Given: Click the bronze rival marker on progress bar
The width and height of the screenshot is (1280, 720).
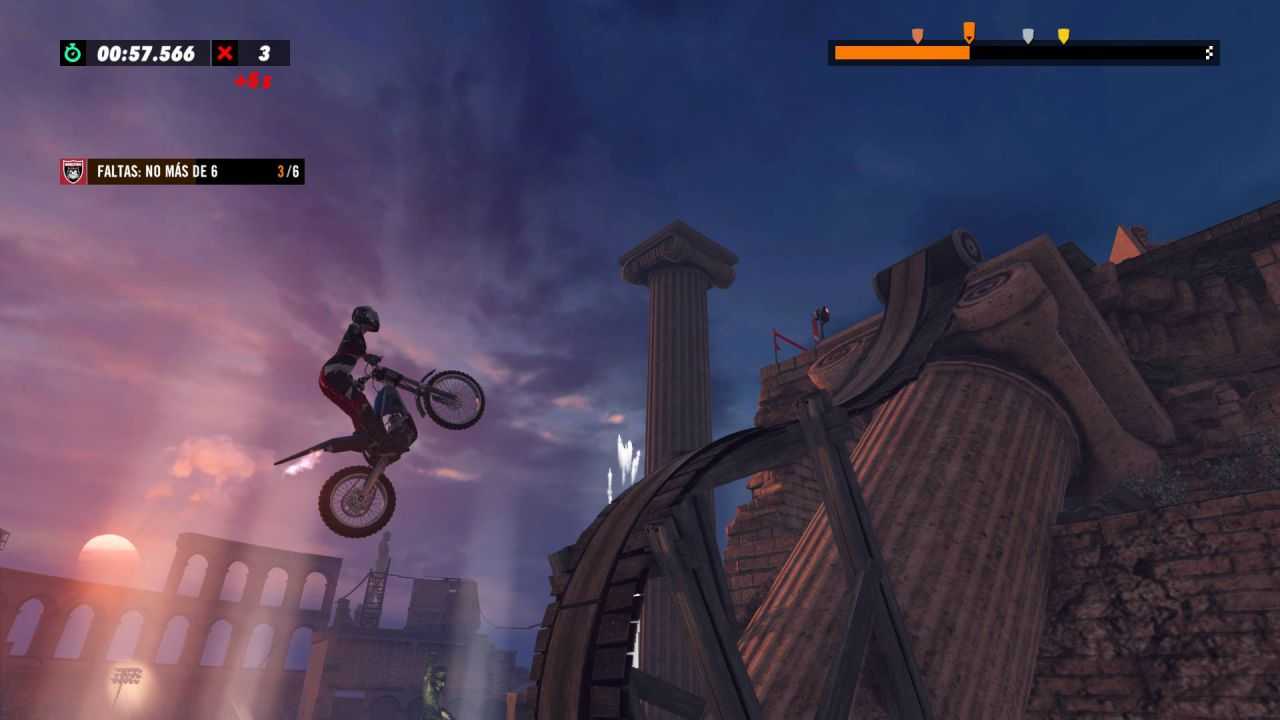Looking at the screenshot, I should pos(916,33).
